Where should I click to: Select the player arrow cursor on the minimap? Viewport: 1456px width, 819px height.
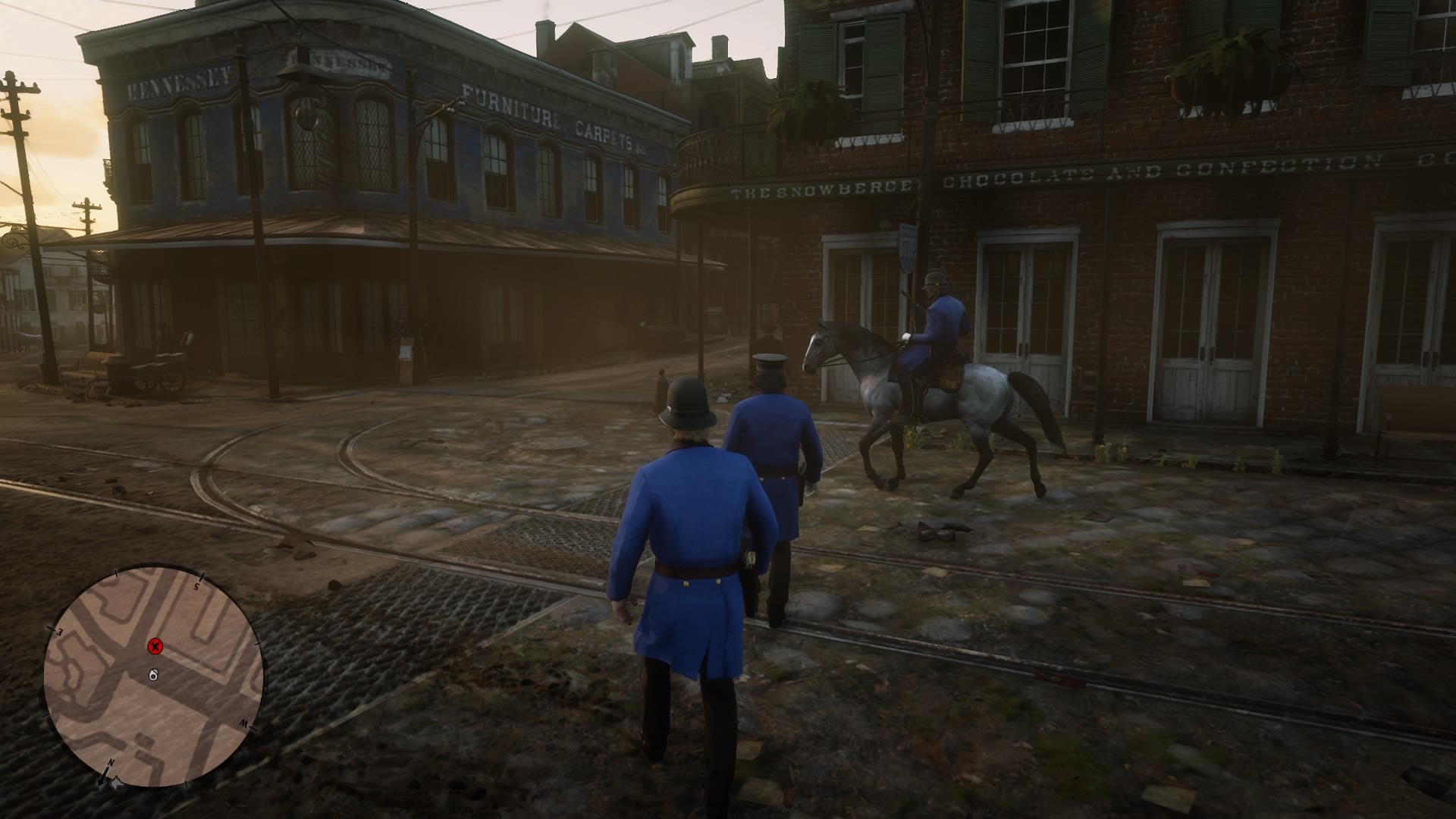click(118, 783)
